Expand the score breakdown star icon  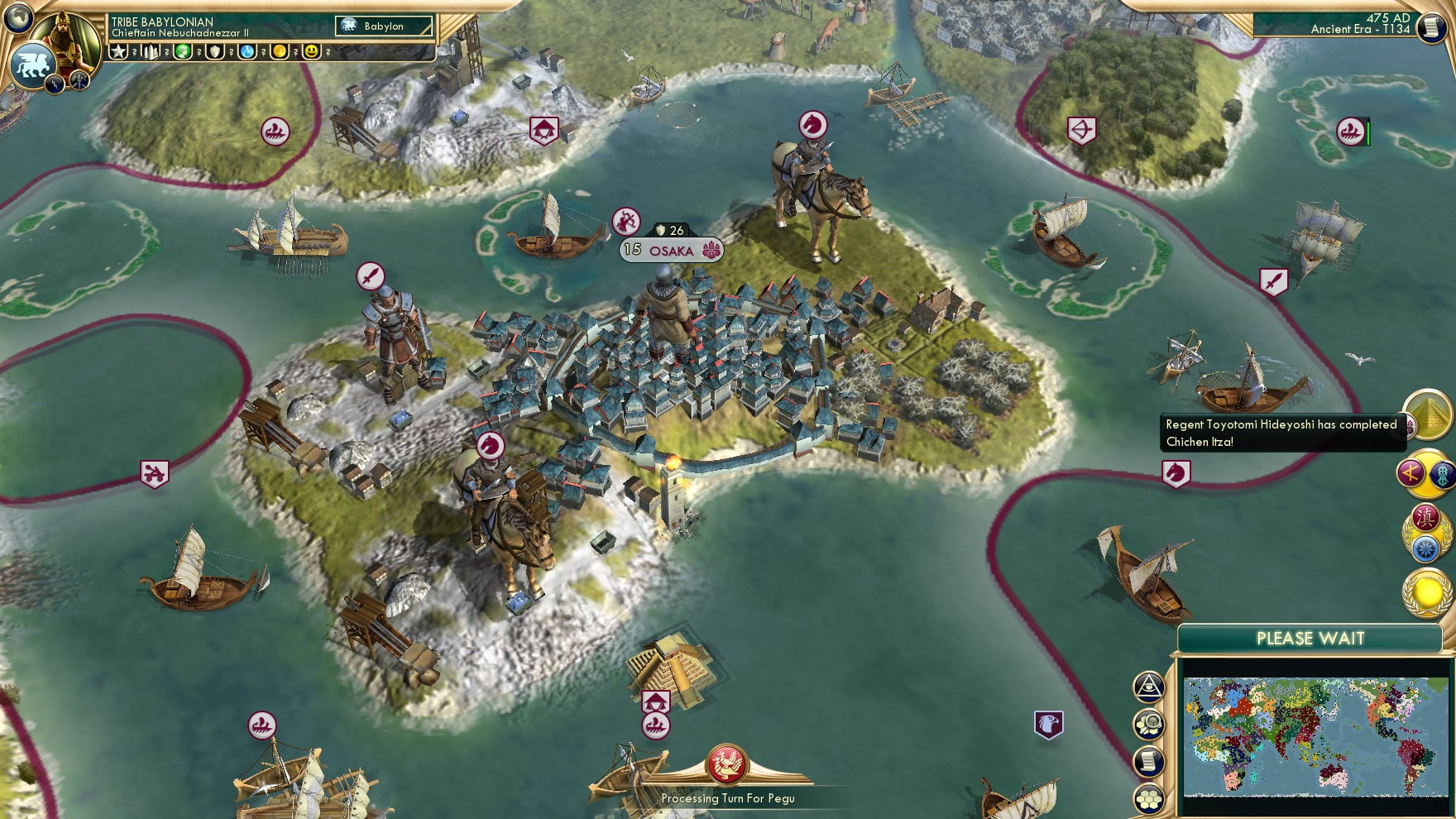(117, 52)
